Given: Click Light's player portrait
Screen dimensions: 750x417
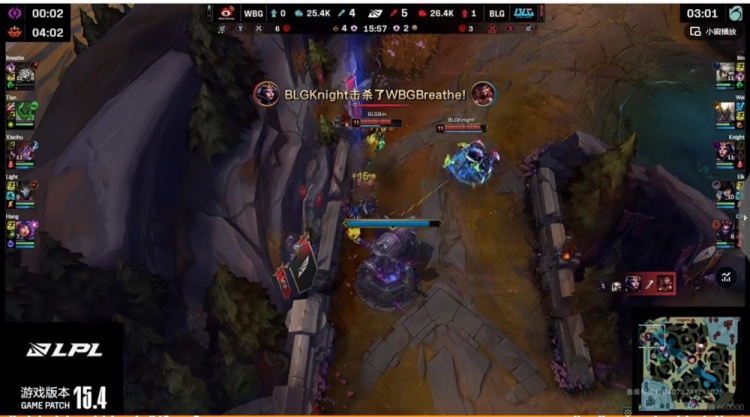Looking at the screenshot, I should 24,190.
